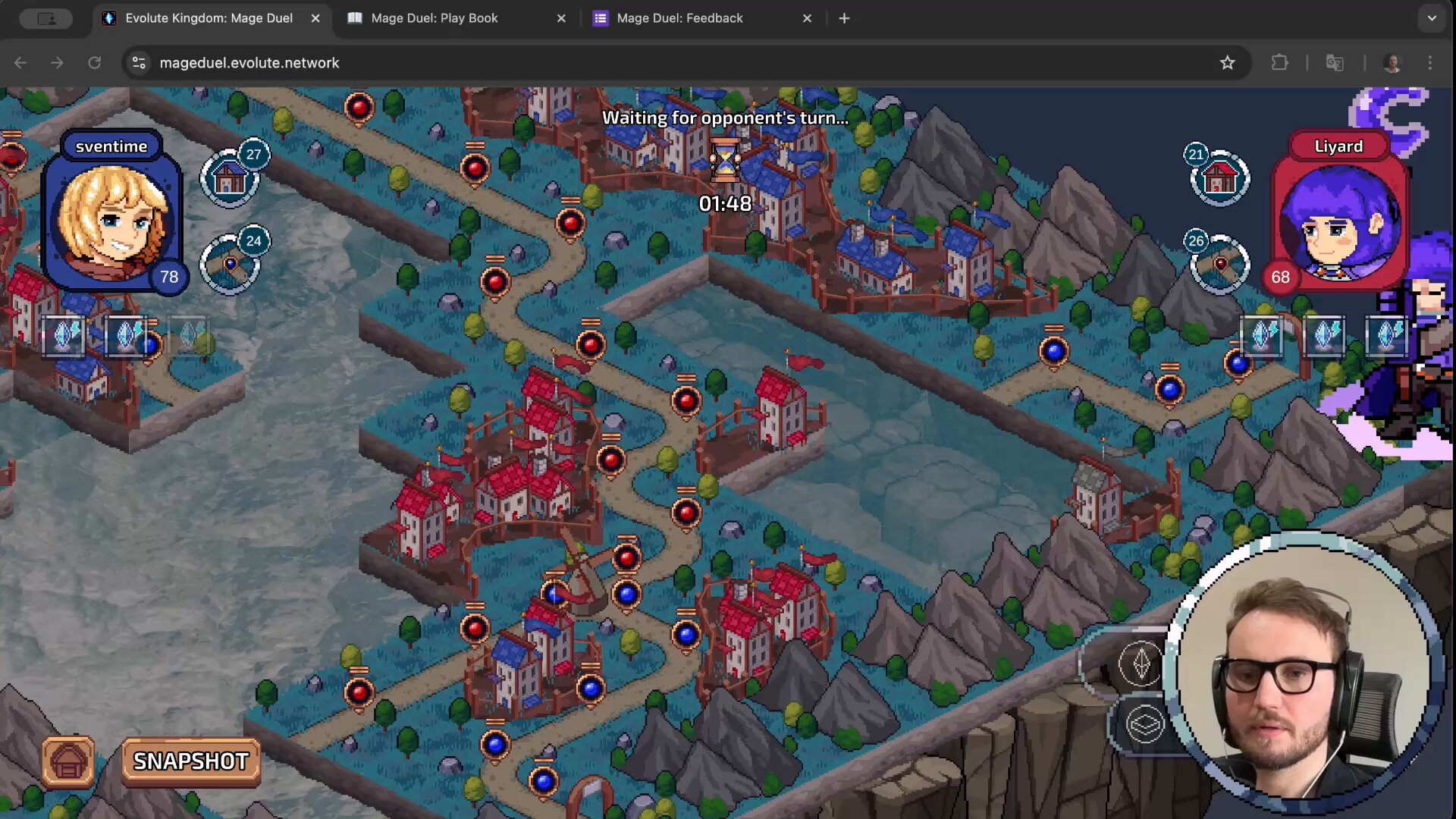Click Liyard's avatar portrait
This screenshot has height=819, width=1456.
pyautogui.click(x=1339, y=224)
